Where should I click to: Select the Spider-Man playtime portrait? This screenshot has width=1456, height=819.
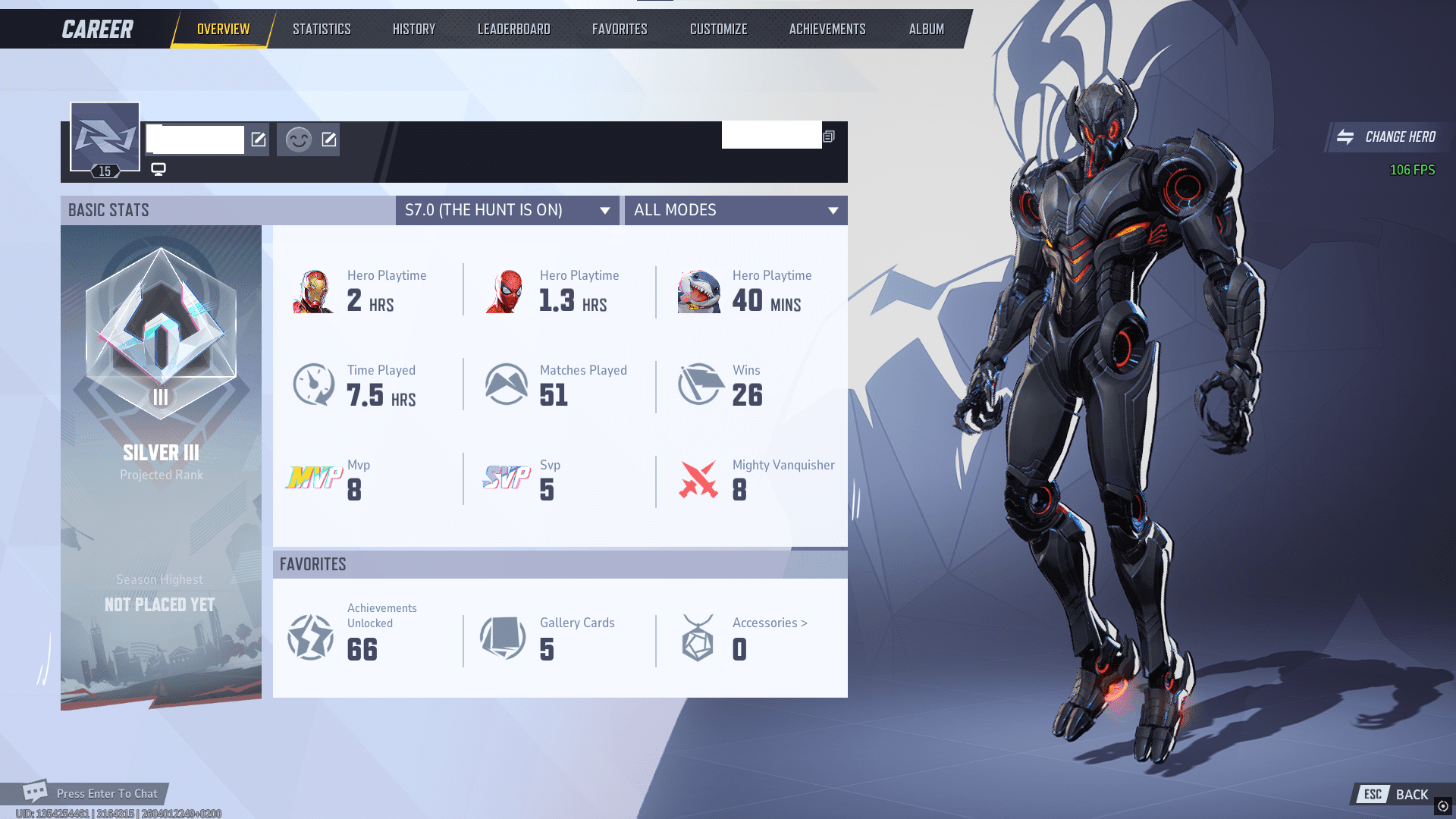tap(508, 291)
